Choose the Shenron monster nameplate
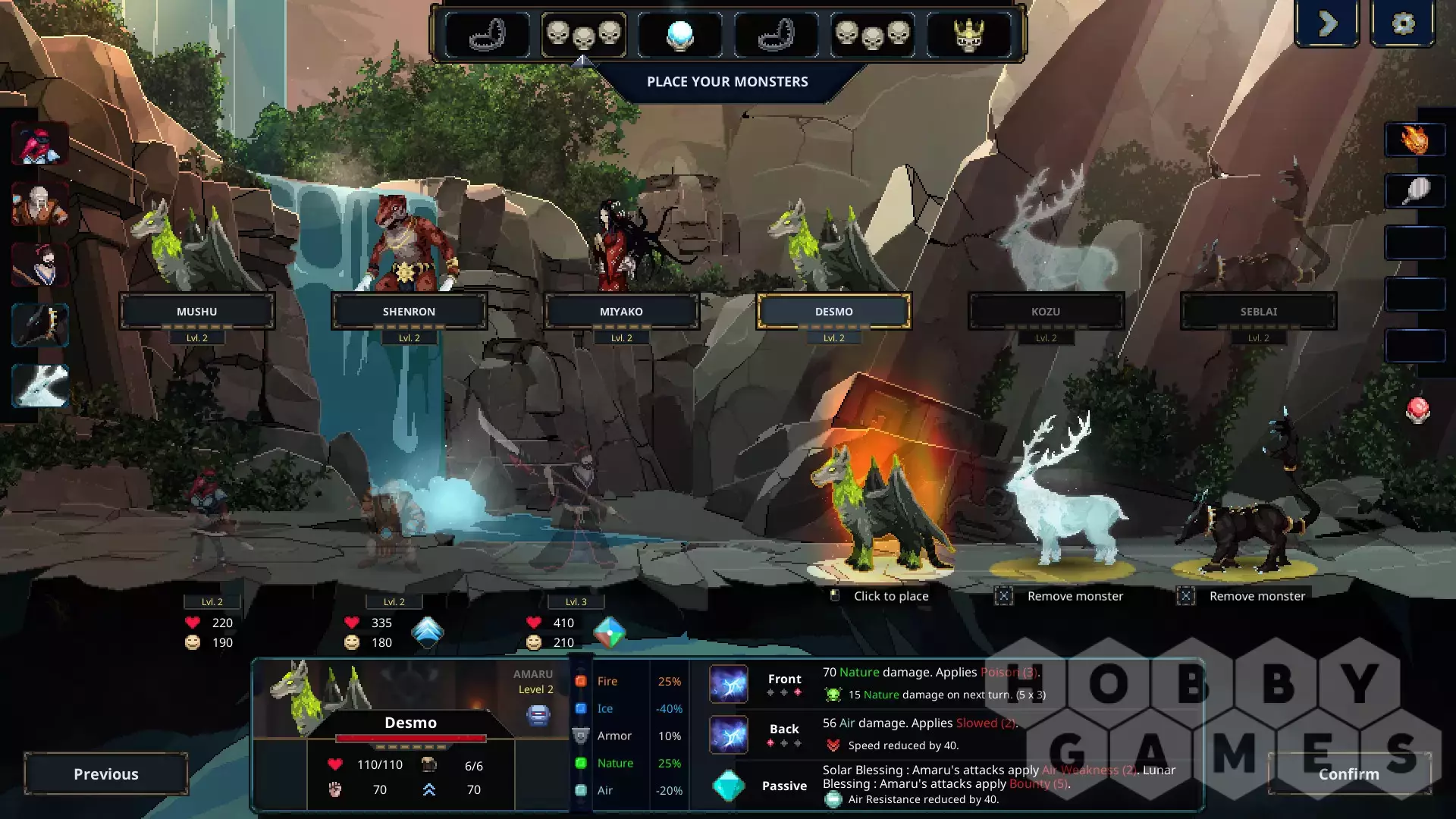The width and height of the screenshot is (1456, 819). (x=409, y=312)
